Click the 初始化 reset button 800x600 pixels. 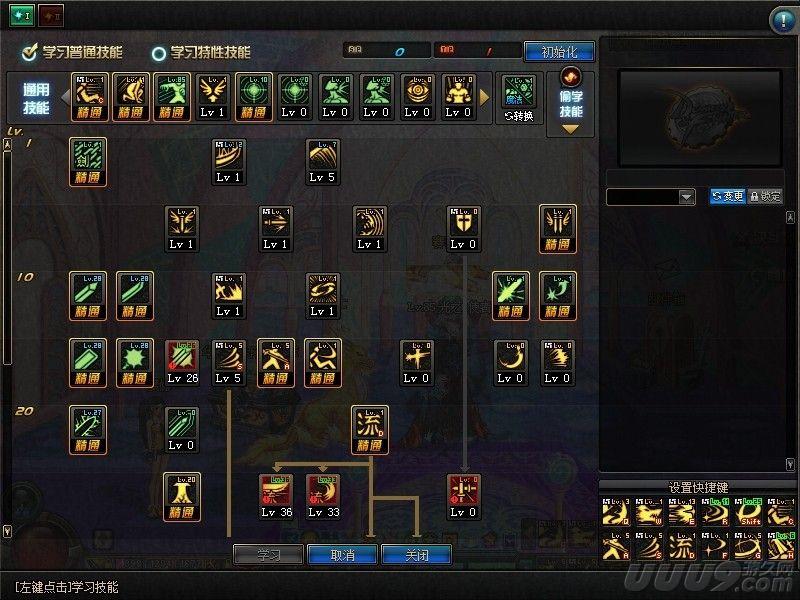[x=559, y=51]
